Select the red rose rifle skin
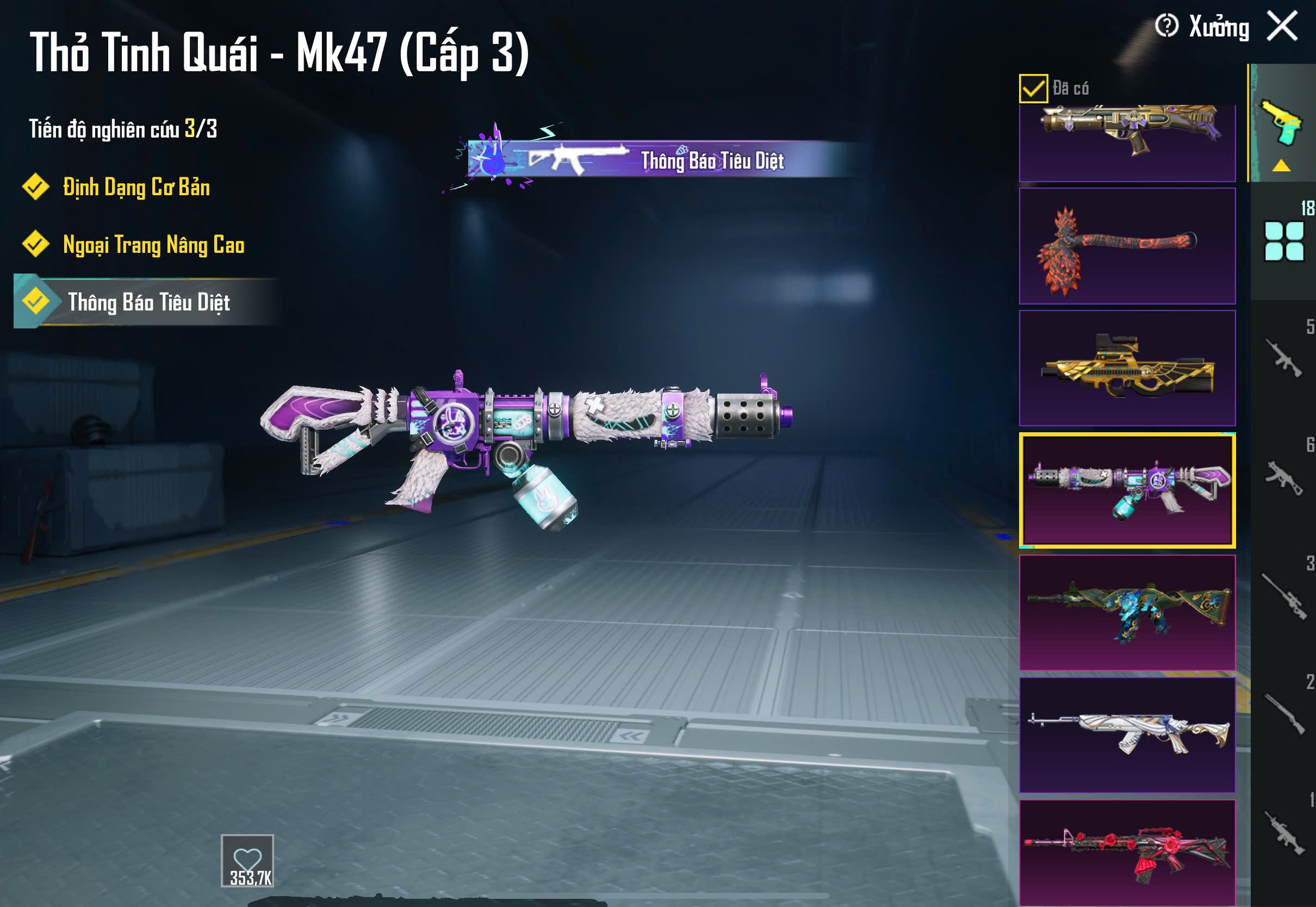The image size is (1316, 907). point(1127,853)
